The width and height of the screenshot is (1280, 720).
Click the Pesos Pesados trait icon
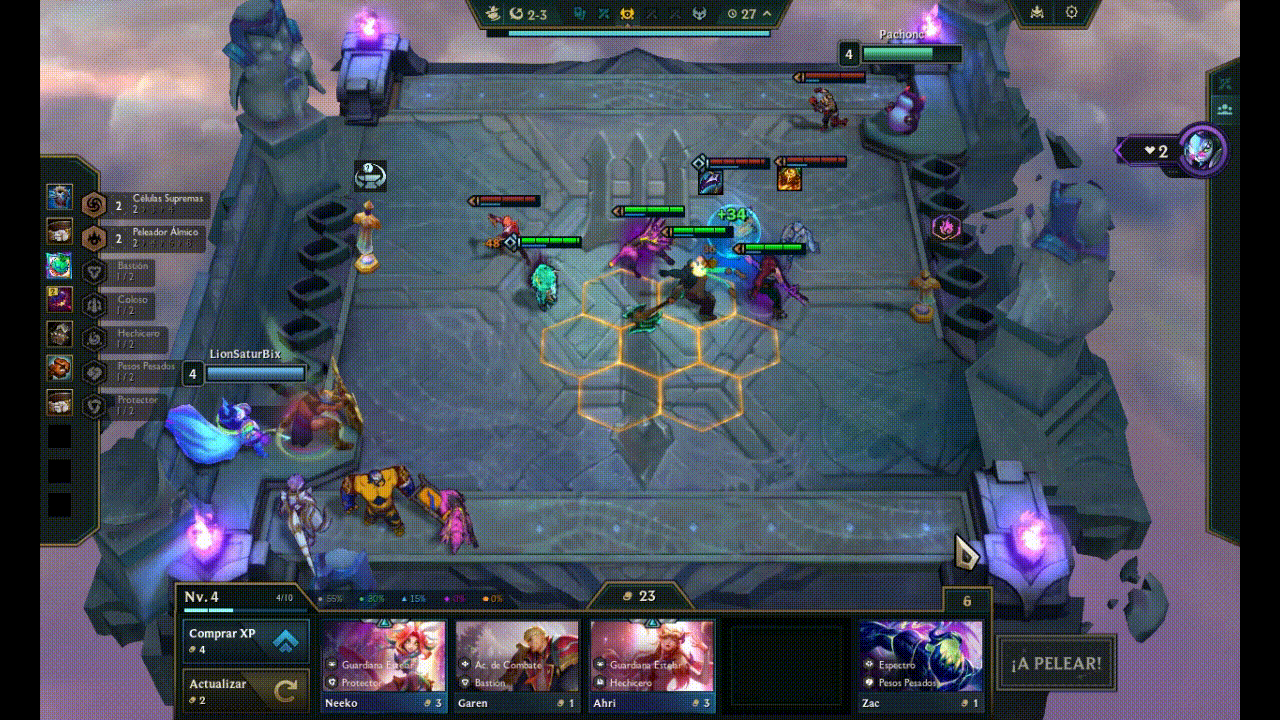point(95,371)
